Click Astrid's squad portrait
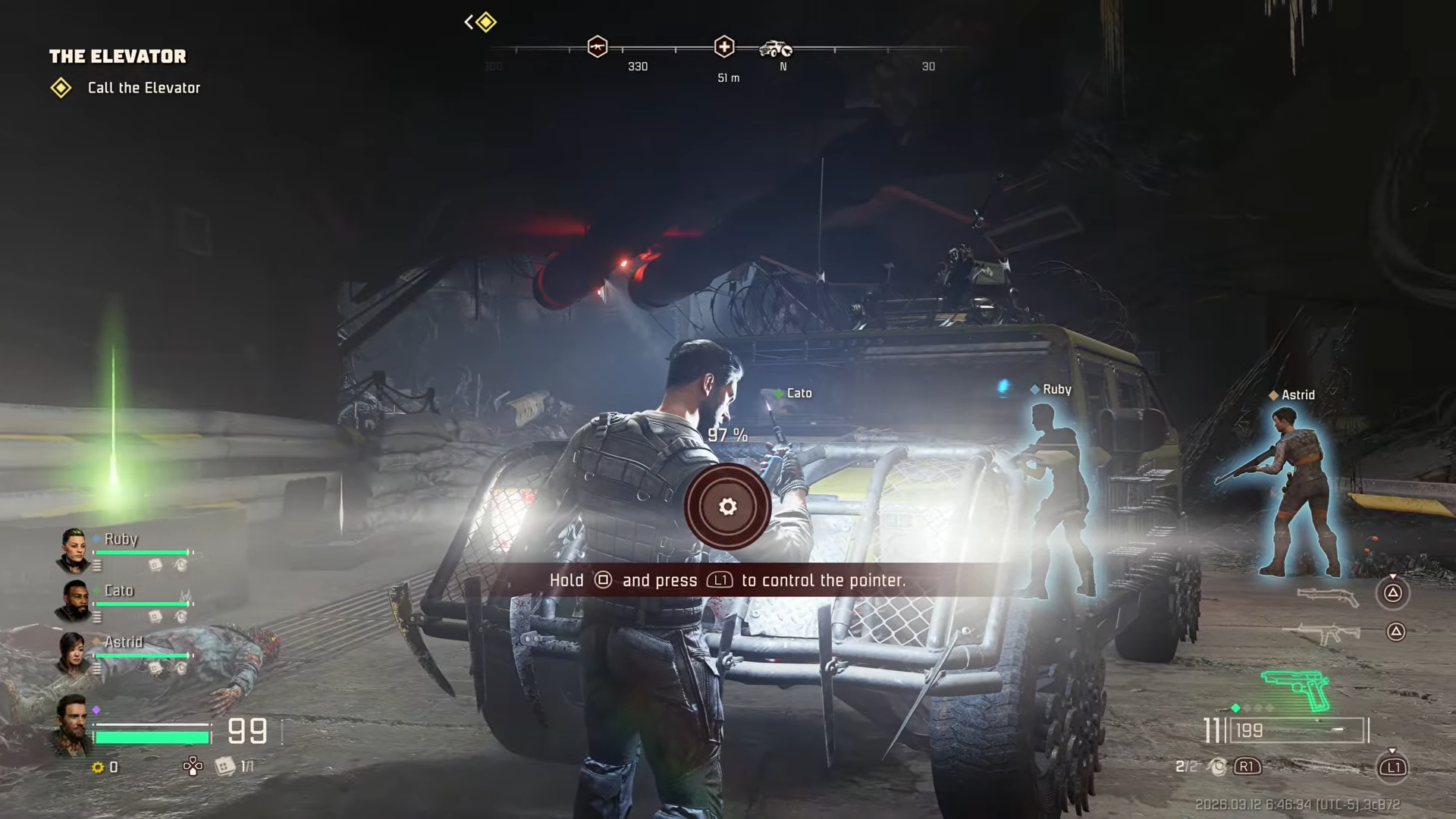The image size is (1456, 819). (74, 653)
